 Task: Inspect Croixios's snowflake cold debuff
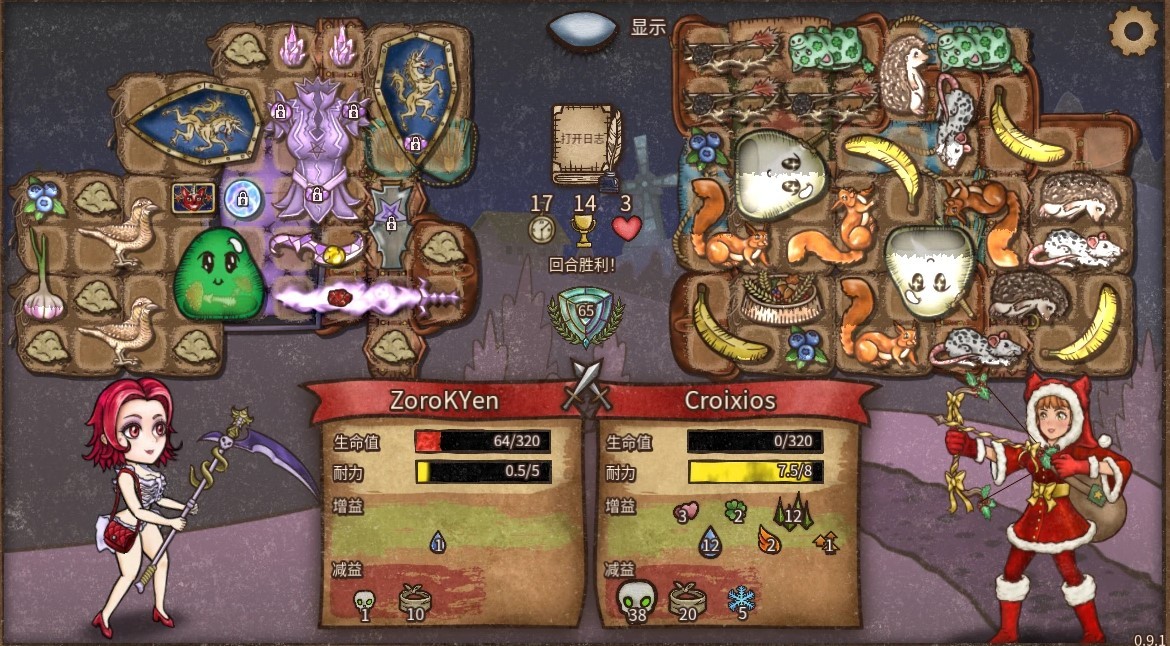741,600
